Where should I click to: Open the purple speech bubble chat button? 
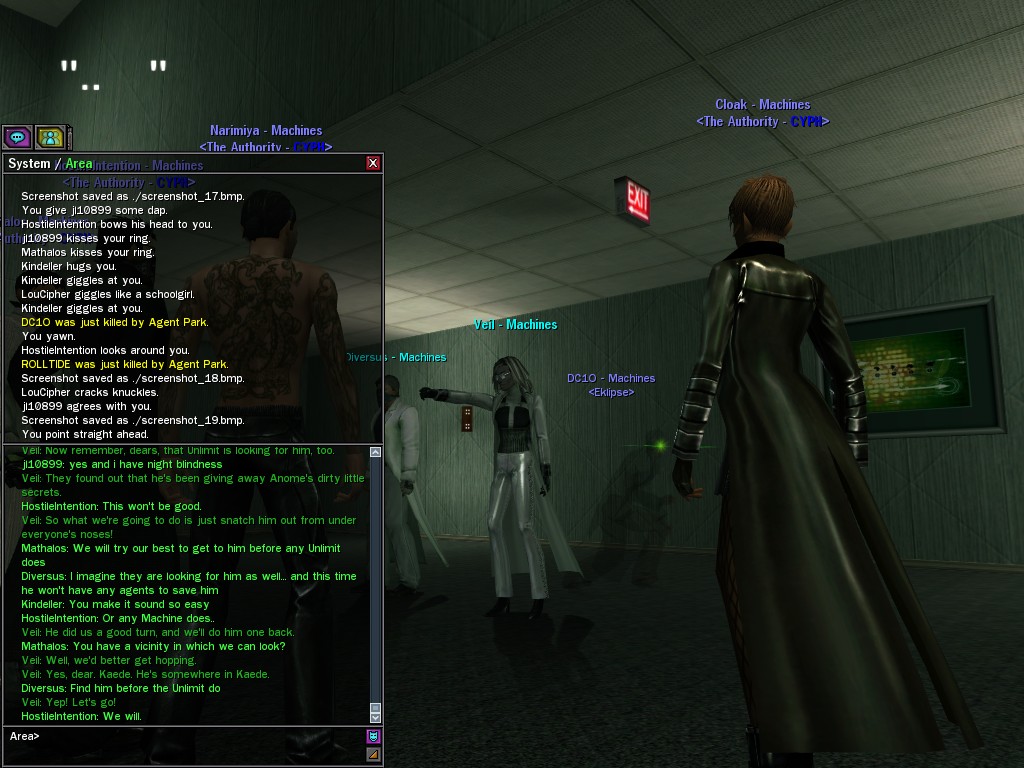tap(17, 137)
